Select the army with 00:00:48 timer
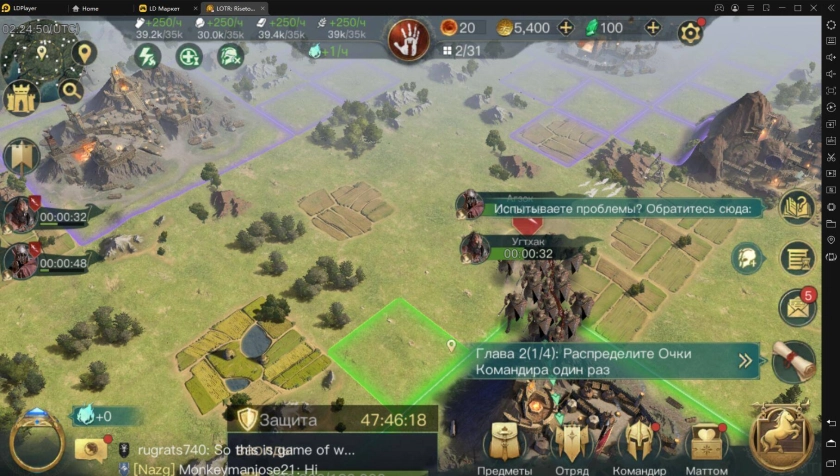840x476 pixels. 22,260
